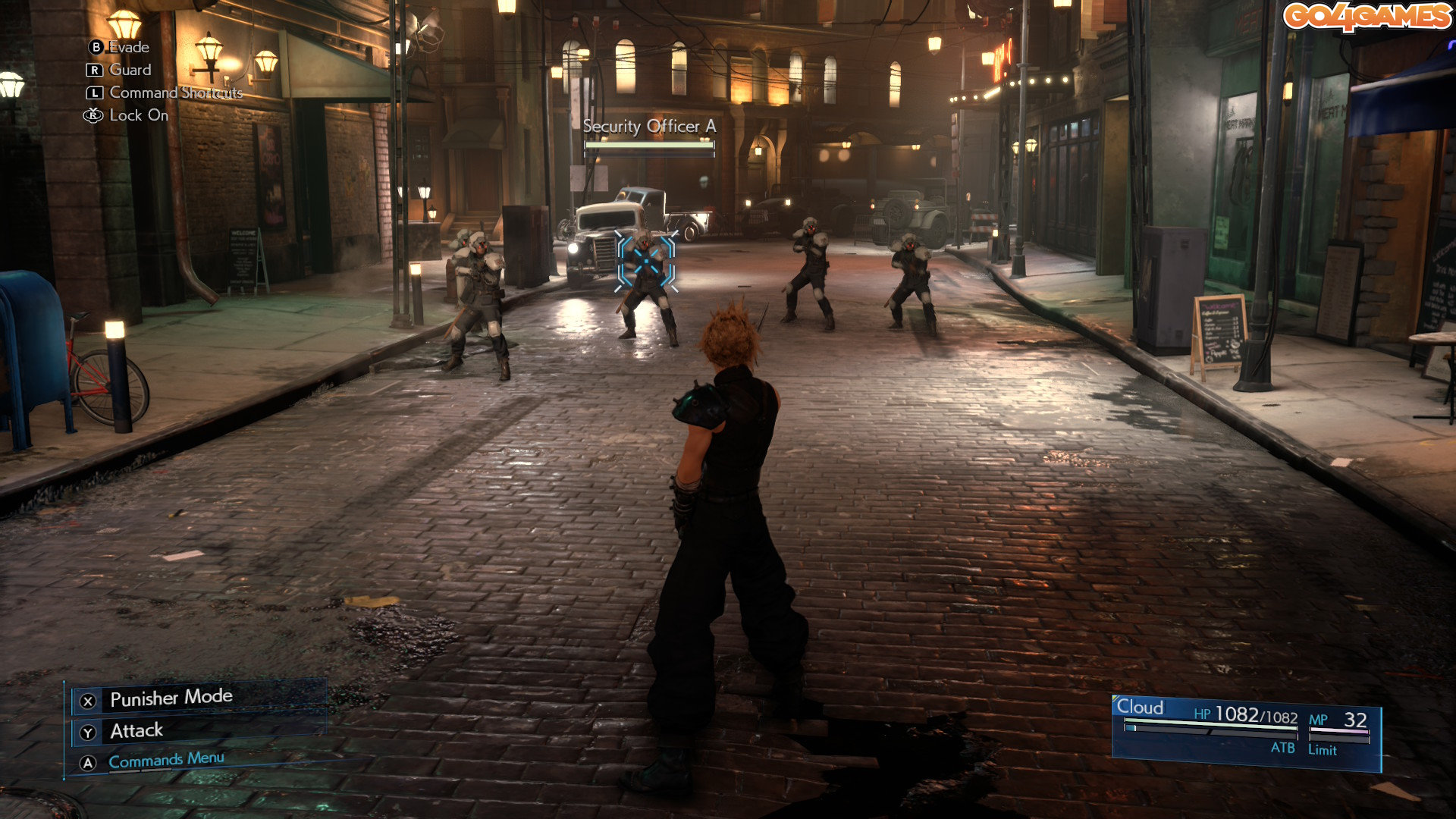The image size is (1456, 819).
Task: Select the Punisher Mode command
Action: coord(171,698)
